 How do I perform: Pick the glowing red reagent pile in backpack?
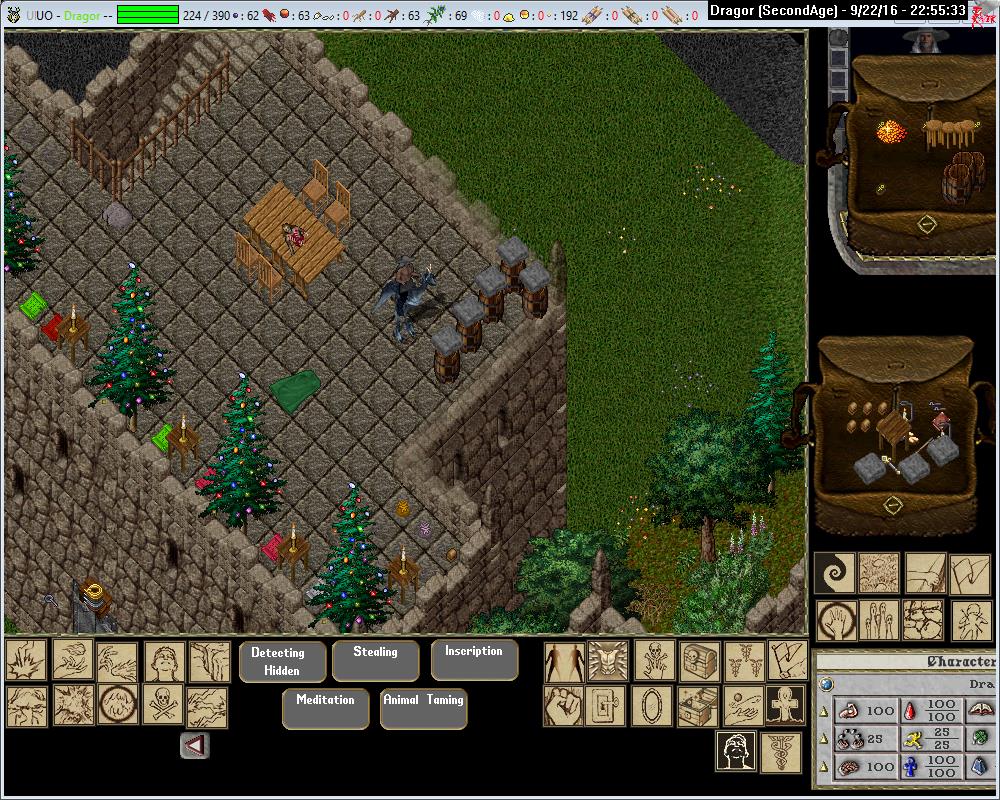pos(890,132)
